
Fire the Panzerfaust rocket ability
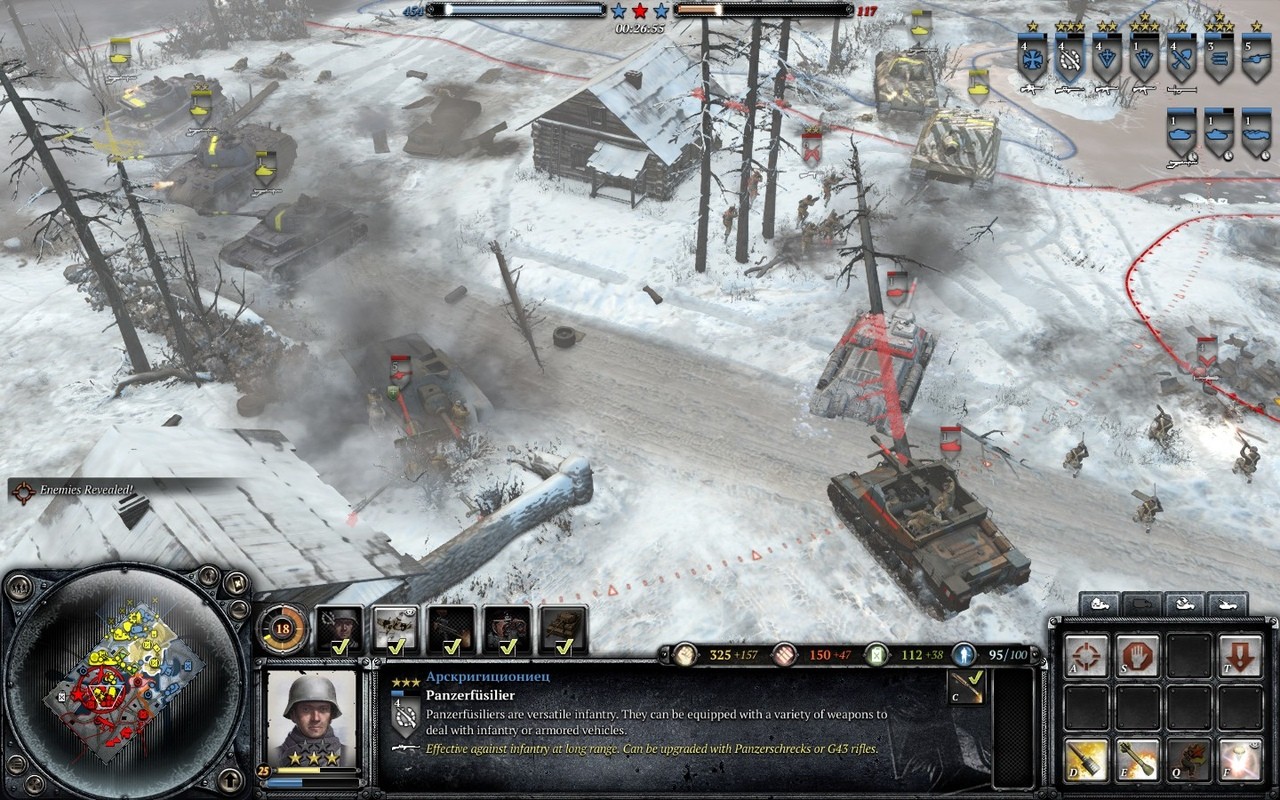[1138, 760]
